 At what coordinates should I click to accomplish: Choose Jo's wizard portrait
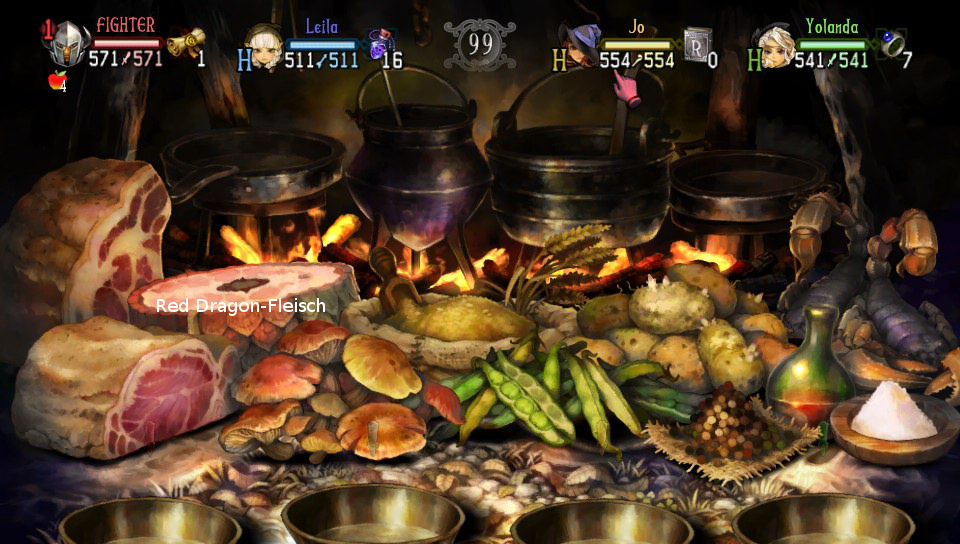tap(577, 48)
